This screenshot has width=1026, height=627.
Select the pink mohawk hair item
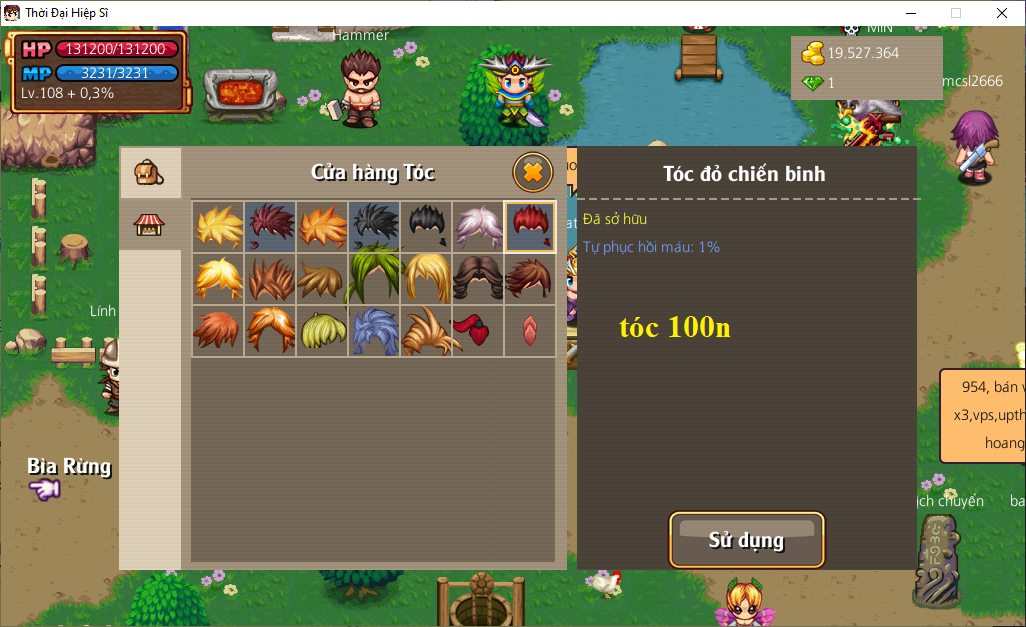click(530, 330)
